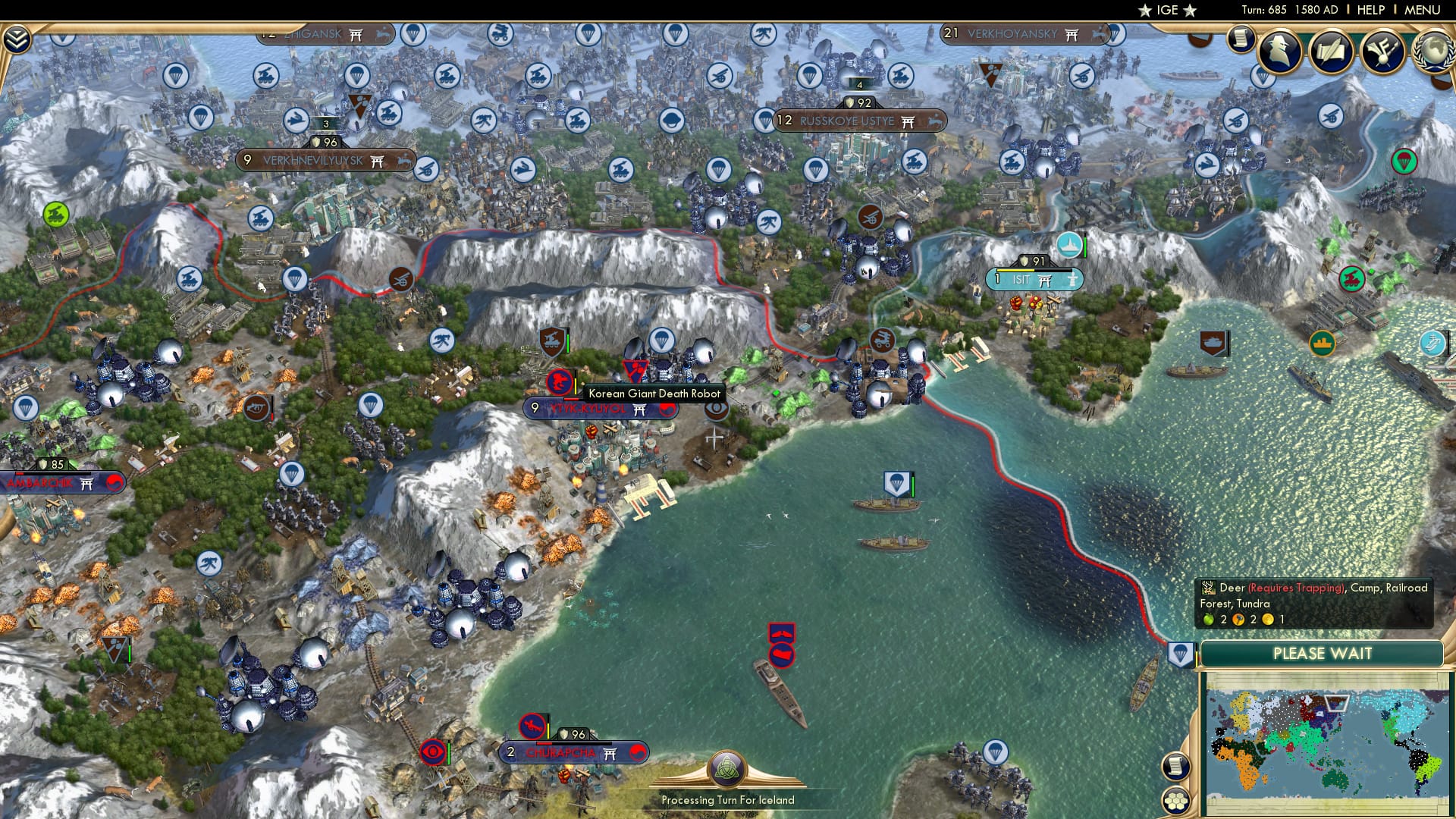This screenshot has width=1456, height=819.
Task: Open the Diplomacy Overview scroll-and-quill icon
Action: [x=1331, y=53]
